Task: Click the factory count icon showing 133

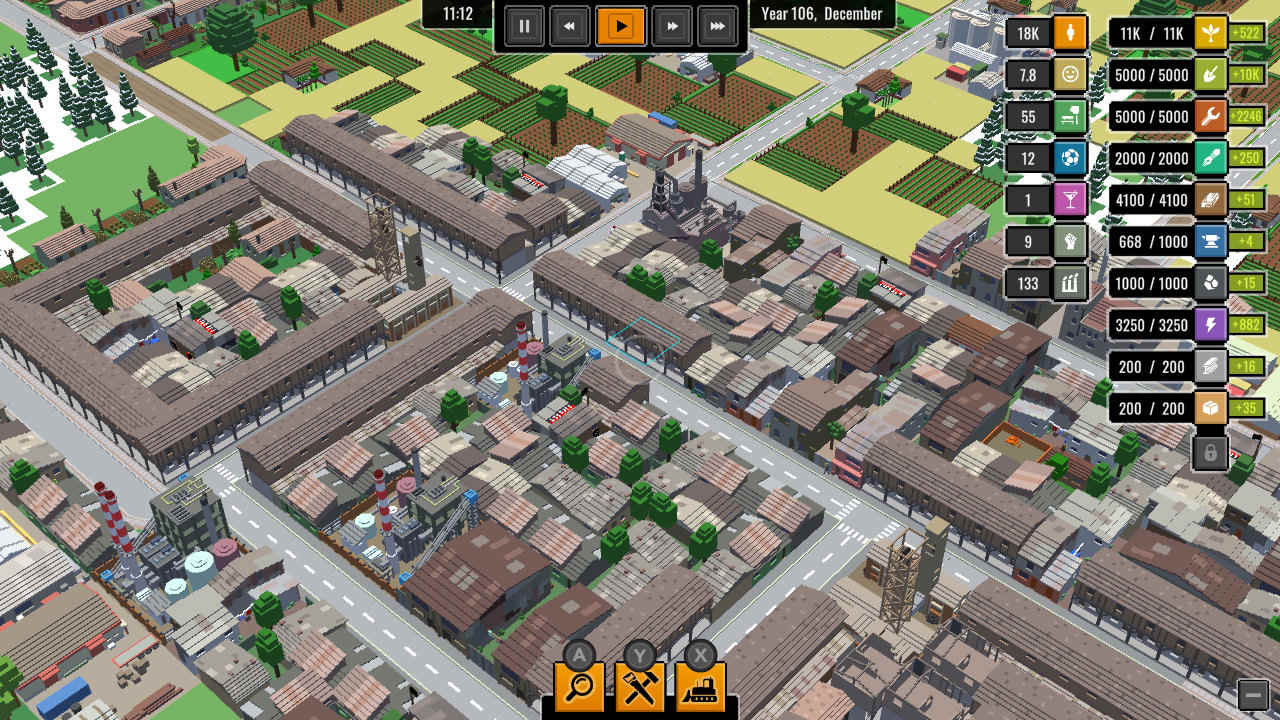Action: tap(1069, 283)
